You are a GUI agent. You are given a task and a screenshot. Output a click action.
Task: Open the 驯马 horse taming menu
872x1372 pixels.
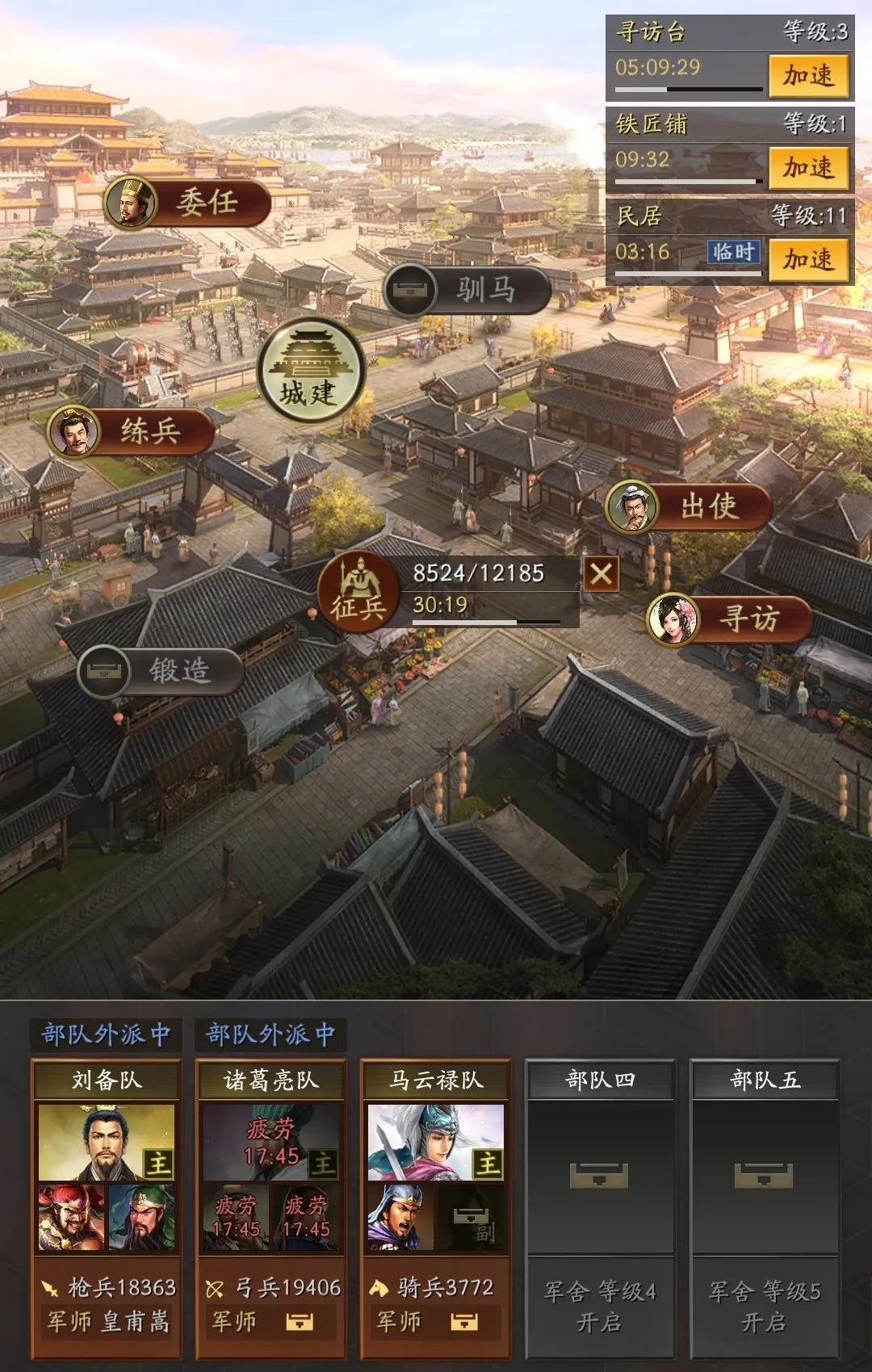467,289
